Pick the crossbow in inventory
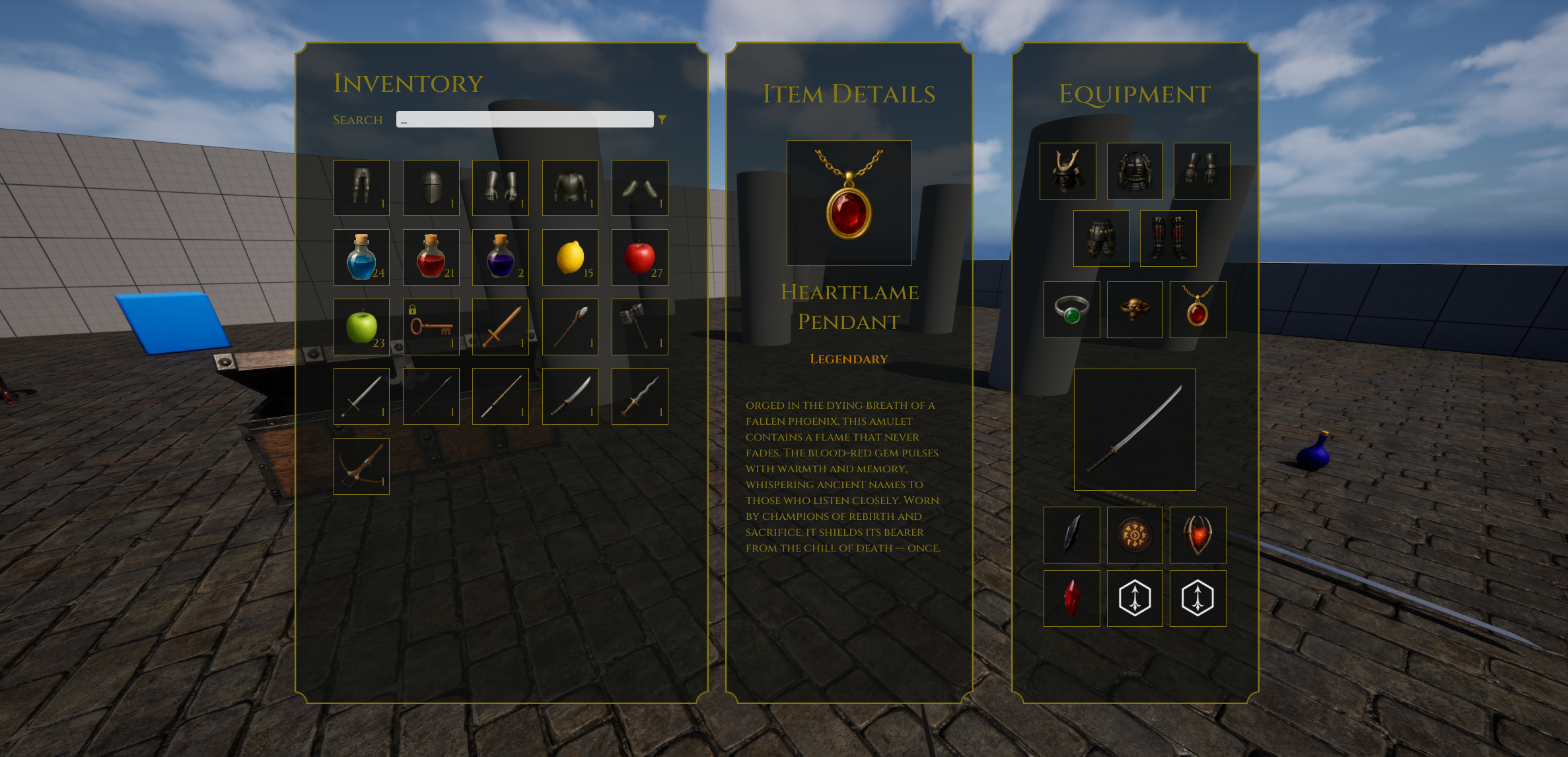The image size is (1568, 757). coord(361,466)
